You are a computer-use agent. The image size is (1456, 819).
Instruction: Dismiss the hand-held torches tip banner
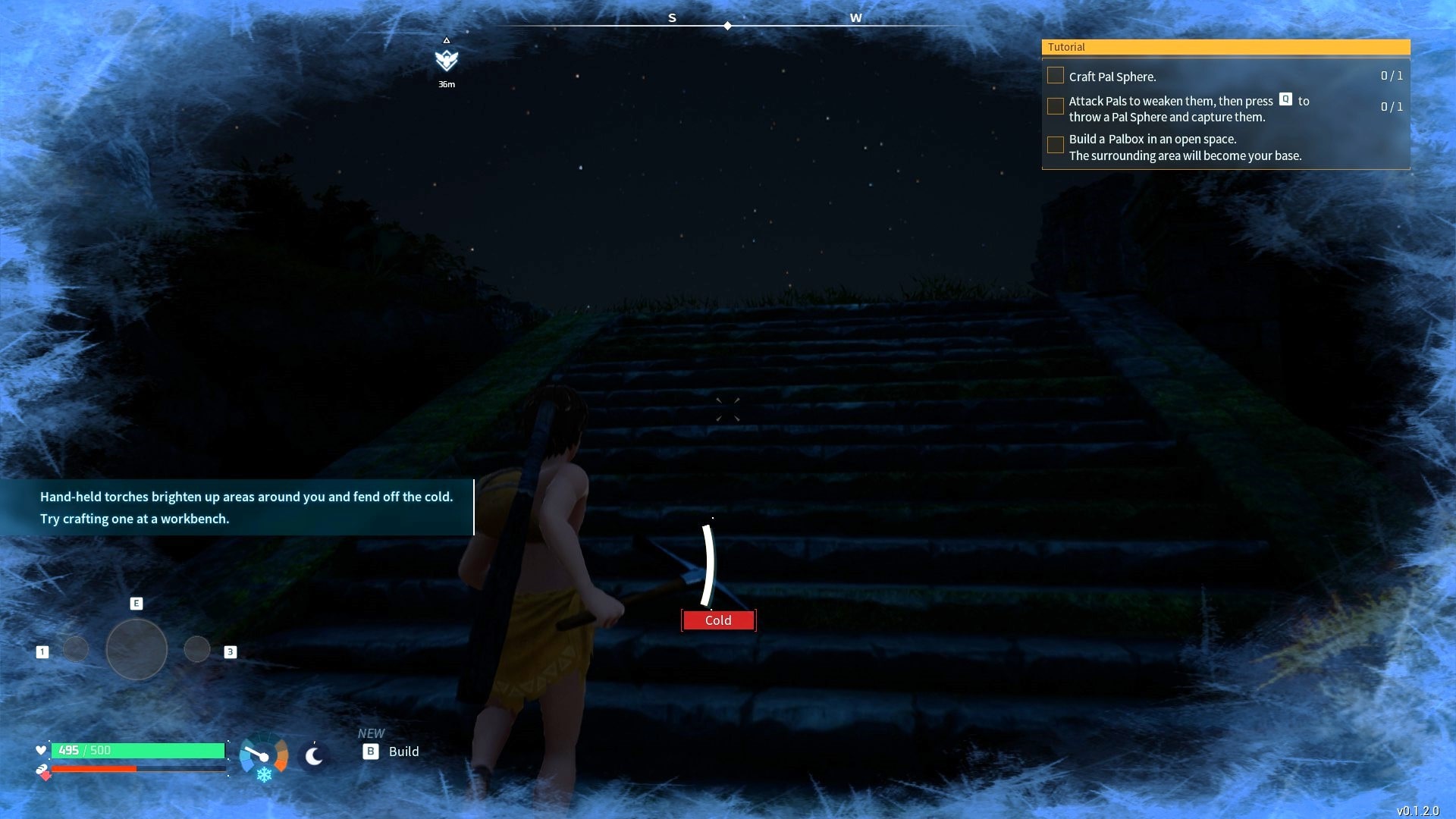click(x=237, y=507)
